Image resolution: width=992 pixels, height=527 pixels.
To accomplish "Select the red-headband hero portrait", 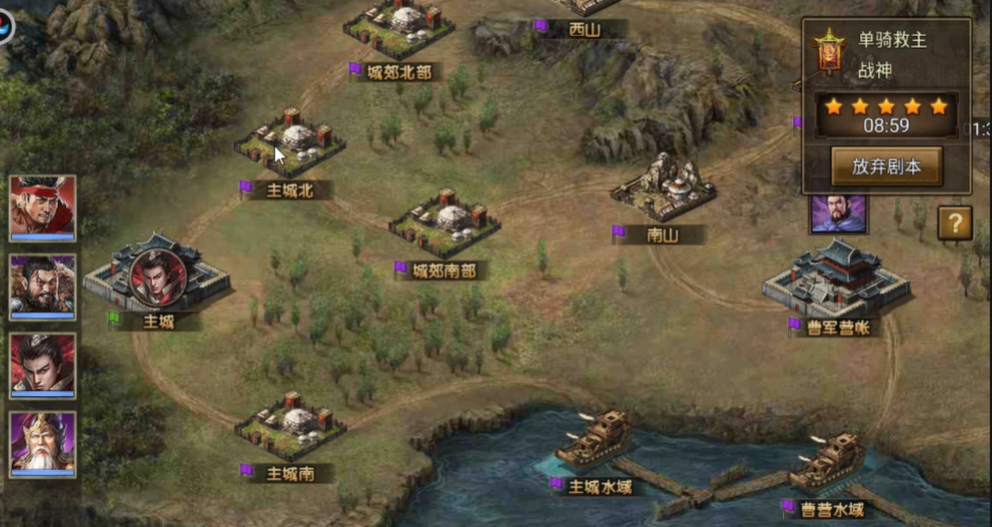I will click(43, 207).
